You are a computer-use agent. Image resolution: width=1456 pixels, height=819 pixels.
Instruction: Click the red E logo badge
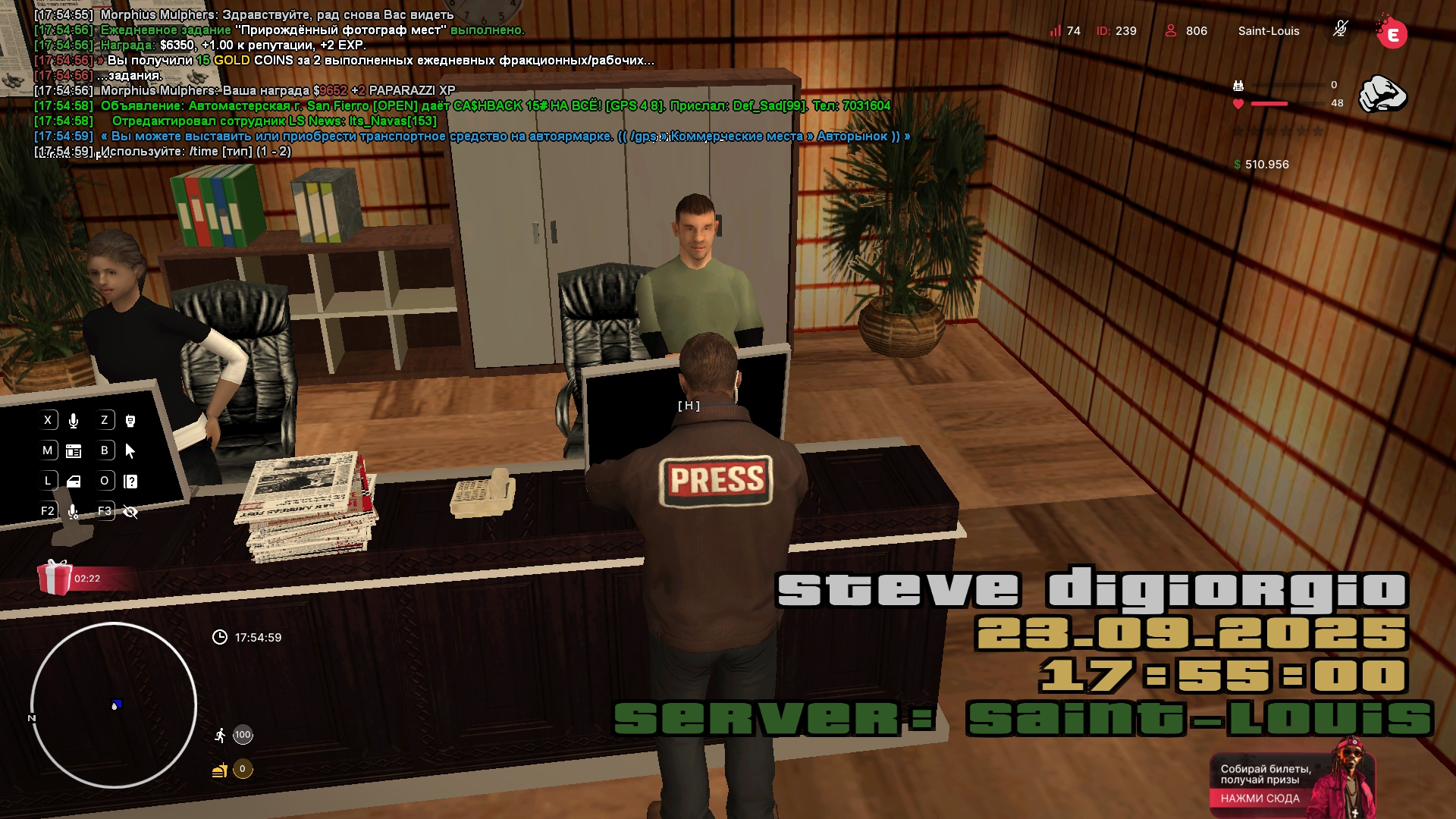coord(1392,33)
